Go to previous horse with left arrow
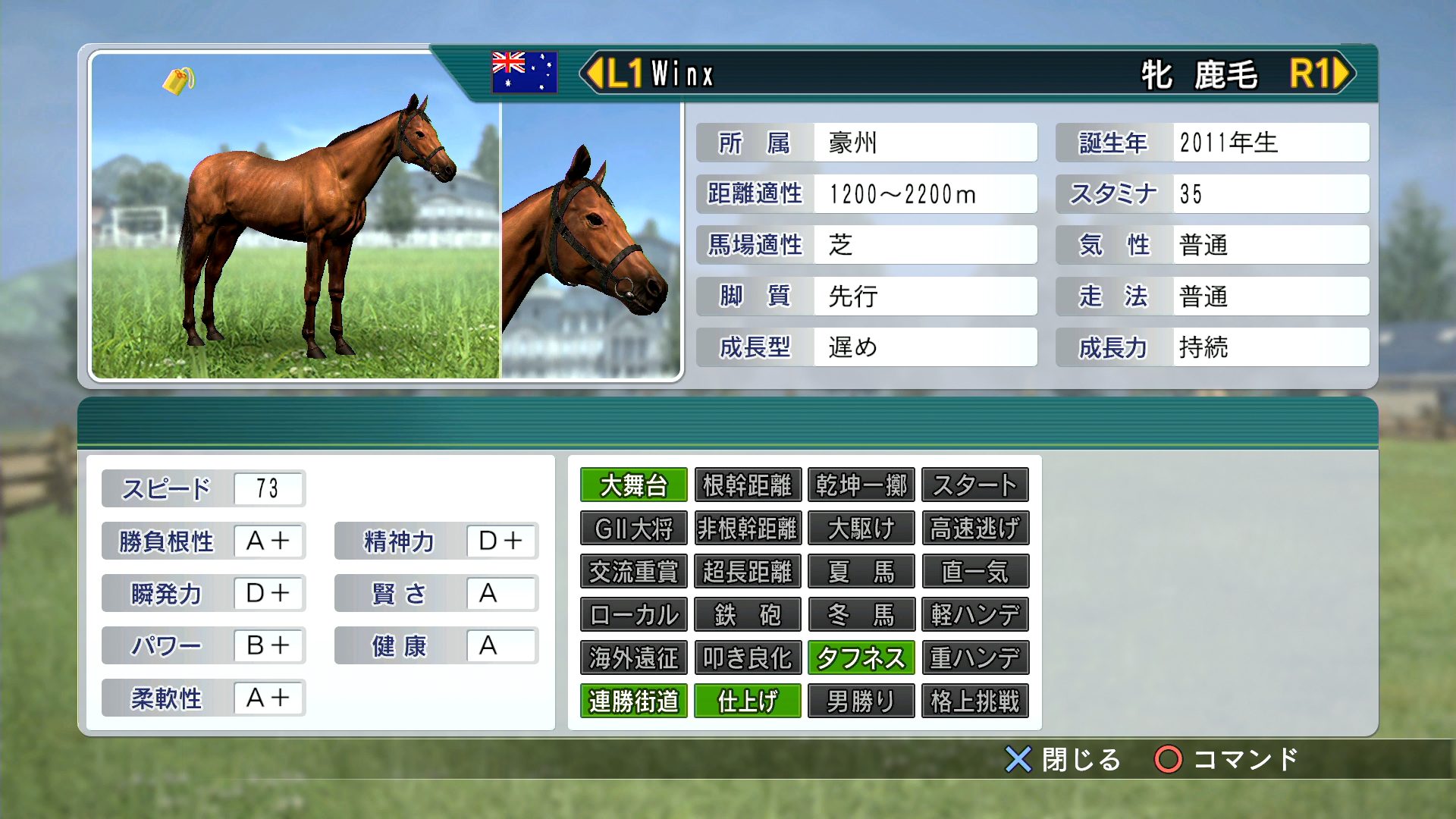The image size is (1456, 819). tap(595, 74)
